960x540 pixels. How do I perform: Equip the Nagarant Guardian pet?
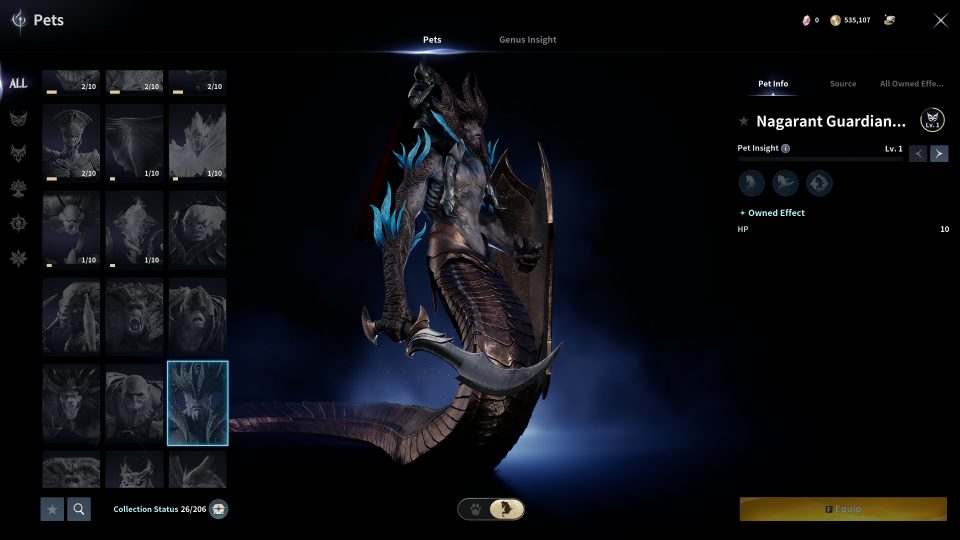(x=843, y=509)
